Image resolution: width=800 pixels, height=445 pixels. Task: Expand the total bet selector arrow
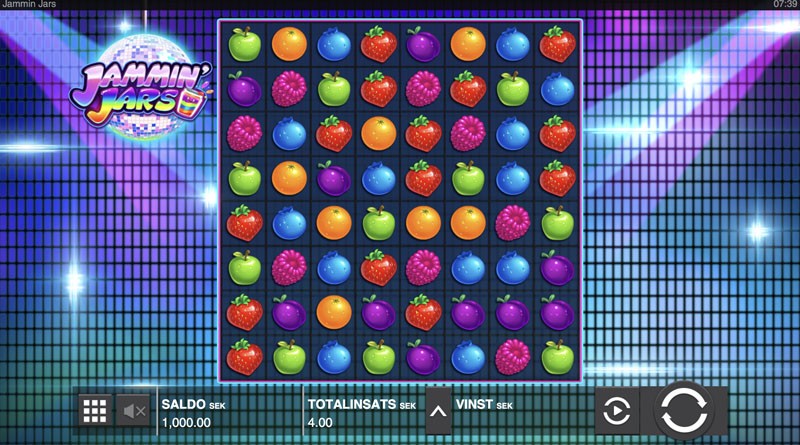tap(438, 409)
